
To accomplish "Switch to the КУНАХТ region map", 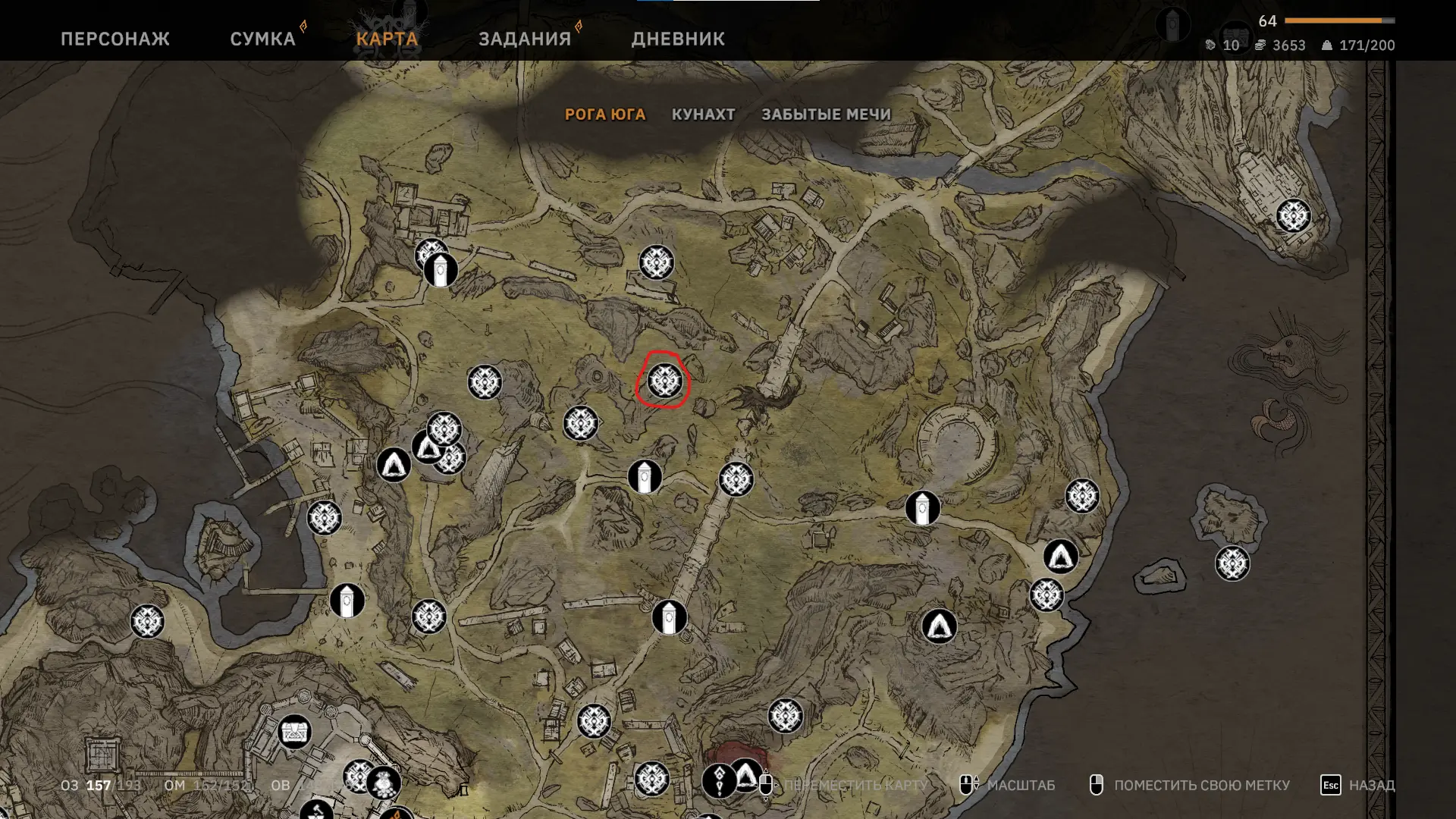I will [703, 115].
